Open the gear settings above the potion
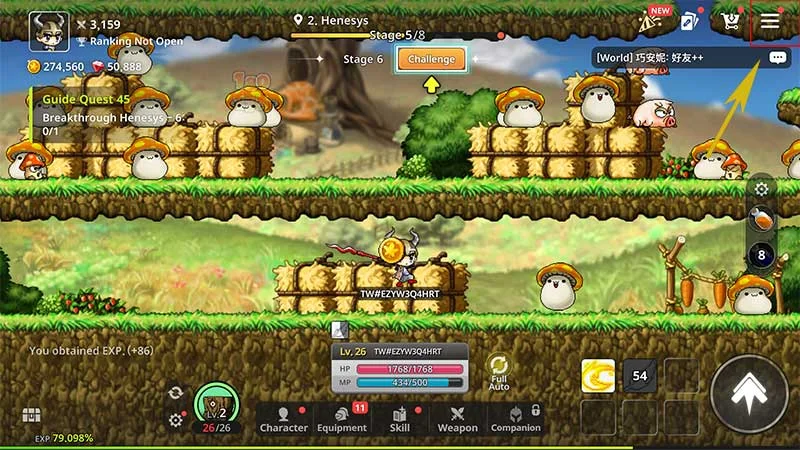This screenshot has width=800, height=450. coord(762,188)
